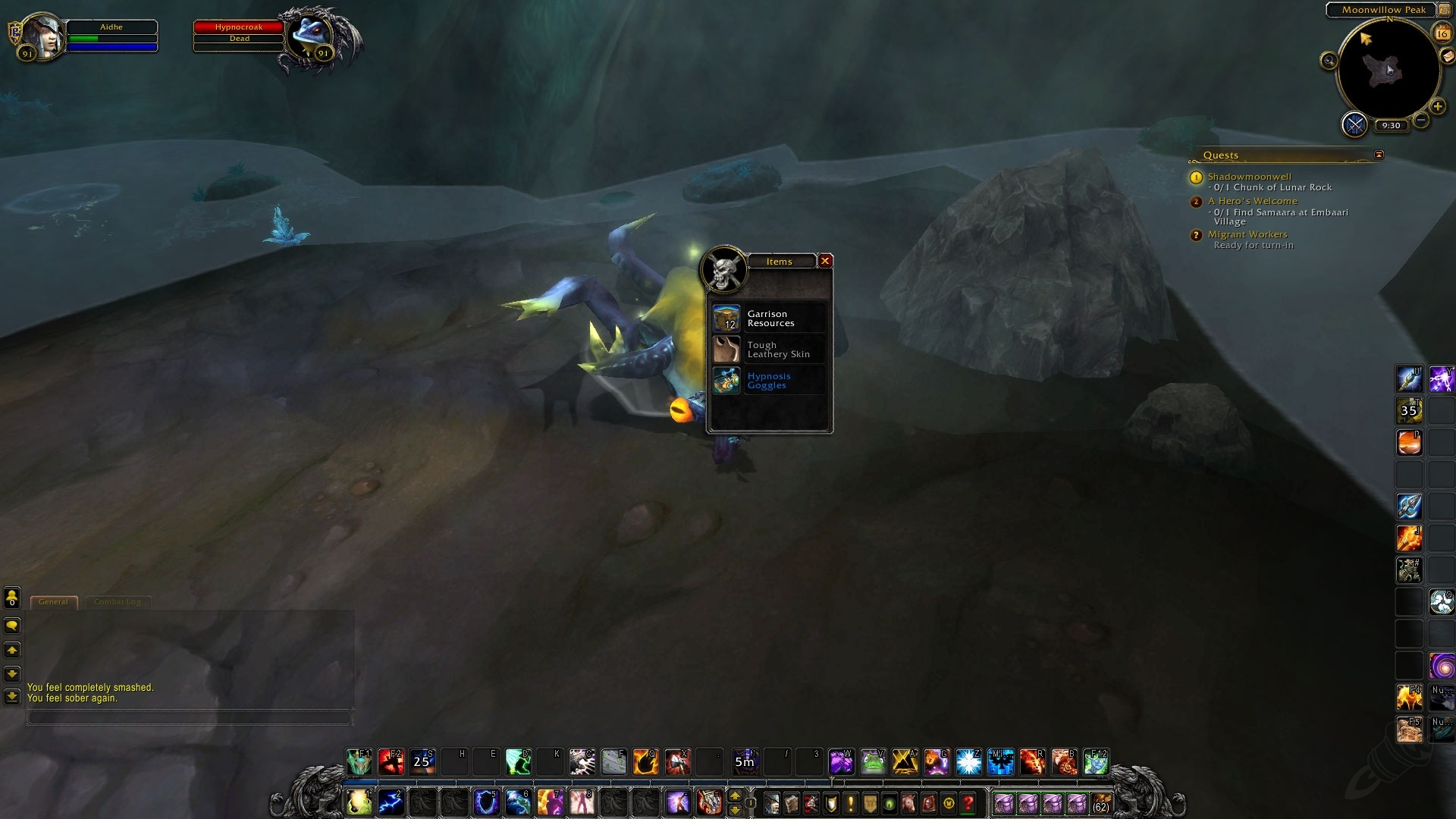Image resolution: width=1456 pixels, height=819 pixels.
Task: Zoom in the minimap with the plus button
Action: pyautogui.click(x=1438, y=106)
